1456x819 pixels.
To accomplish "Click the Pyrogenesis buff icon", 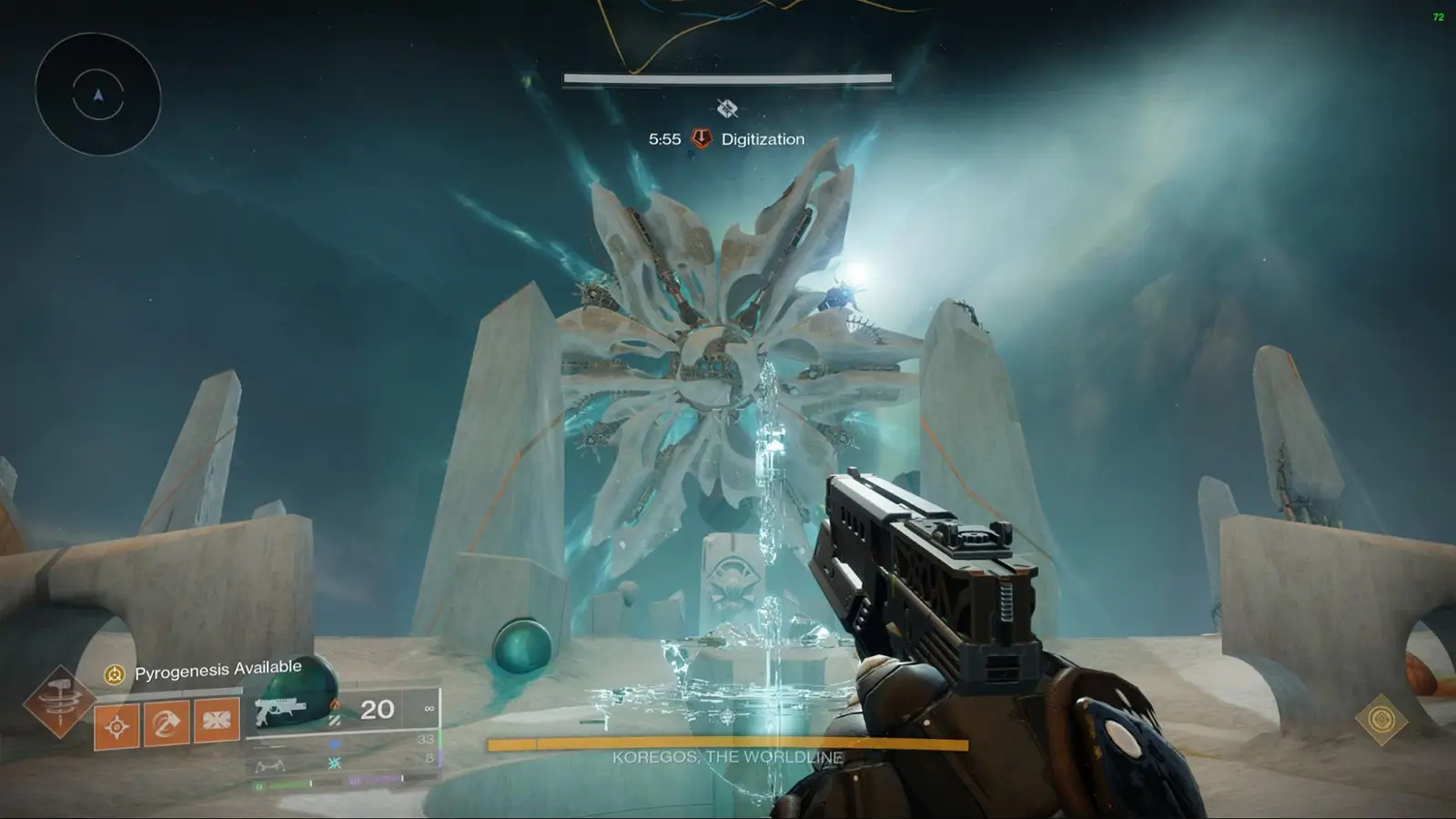I will point(112,673).
